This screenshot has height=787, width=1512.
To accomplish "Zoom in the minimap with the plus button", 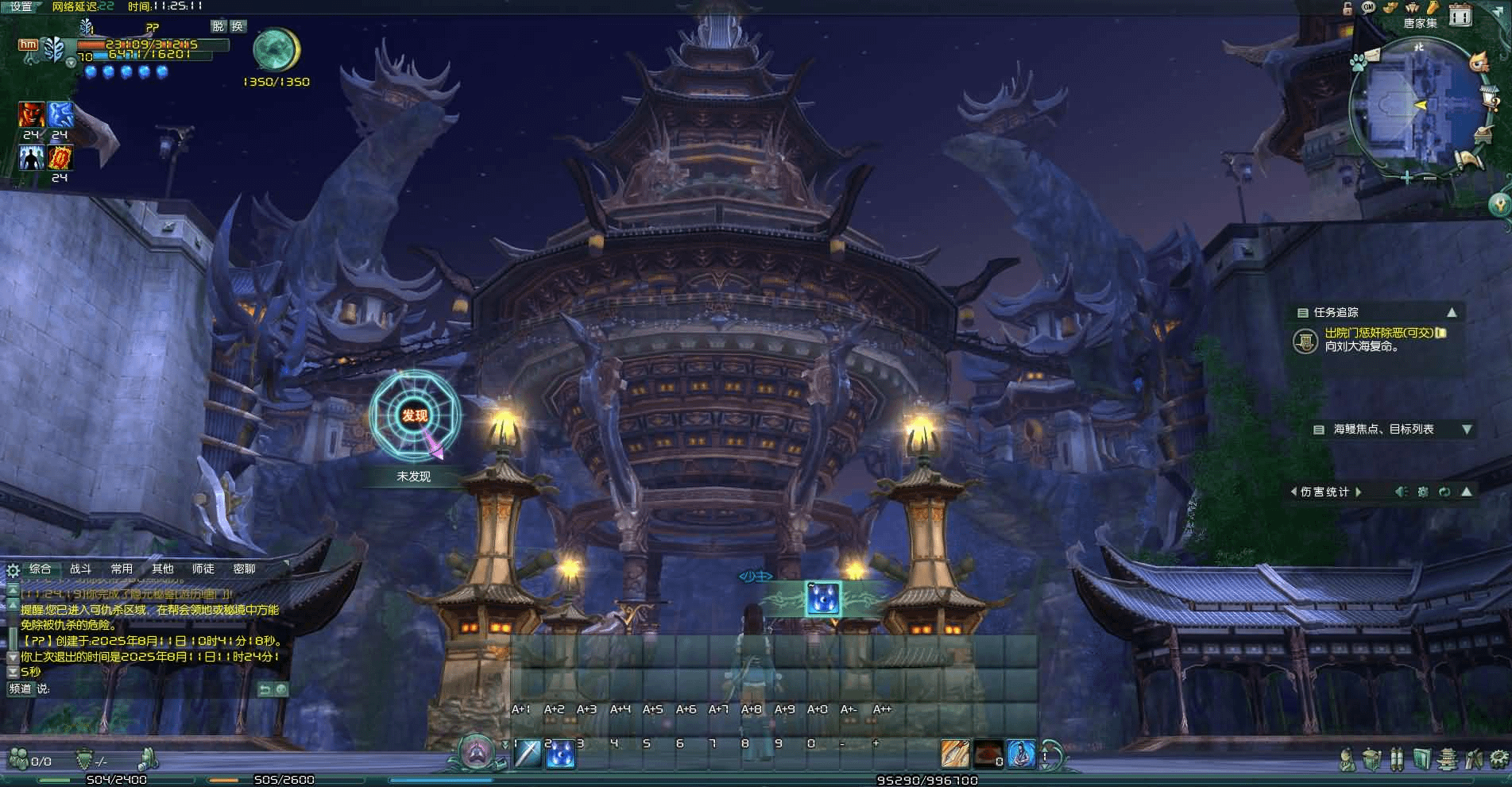I will (1407, 178).
